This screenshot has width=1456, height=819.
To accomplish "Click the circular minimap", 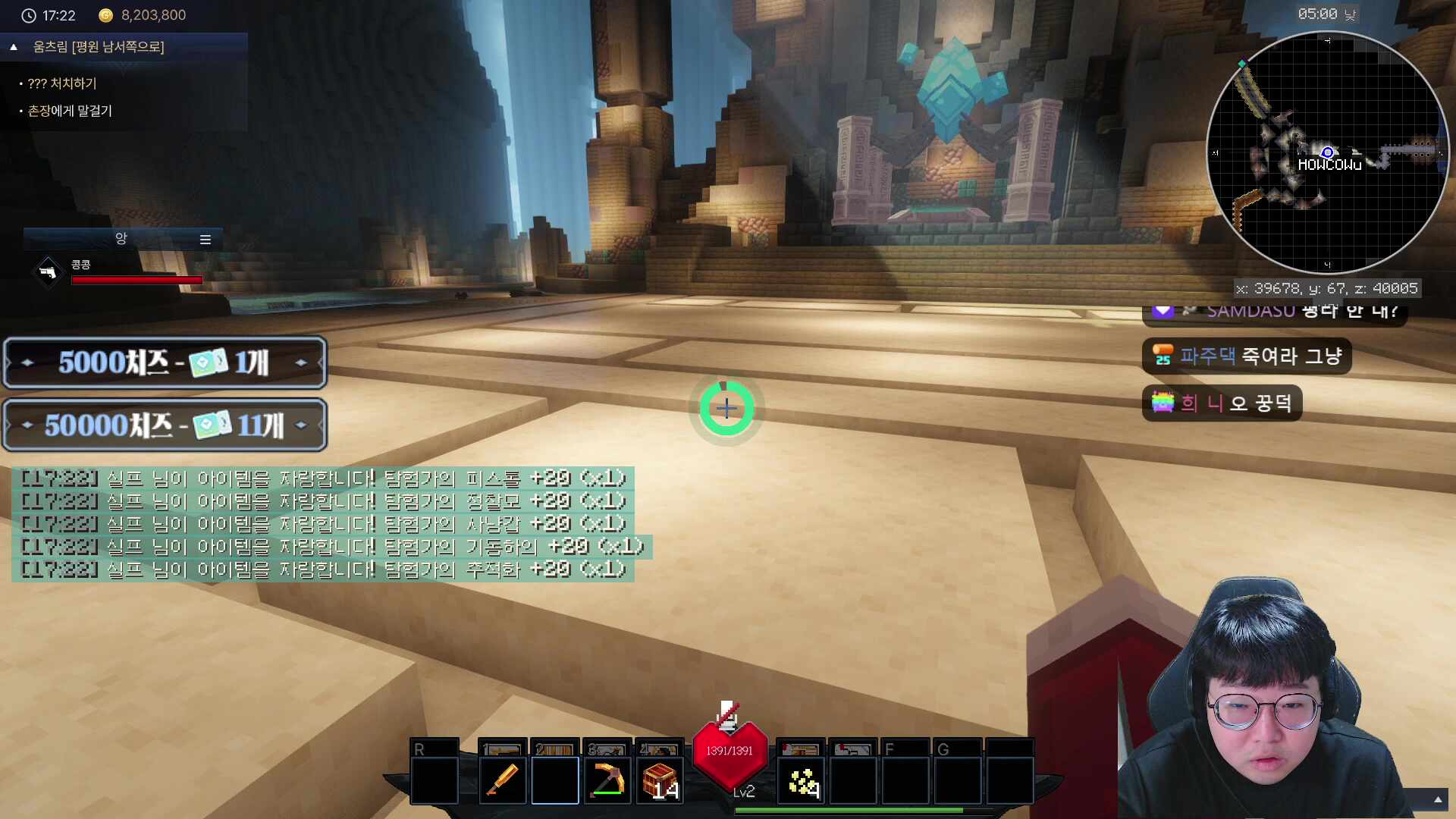I will (1326, 152).
